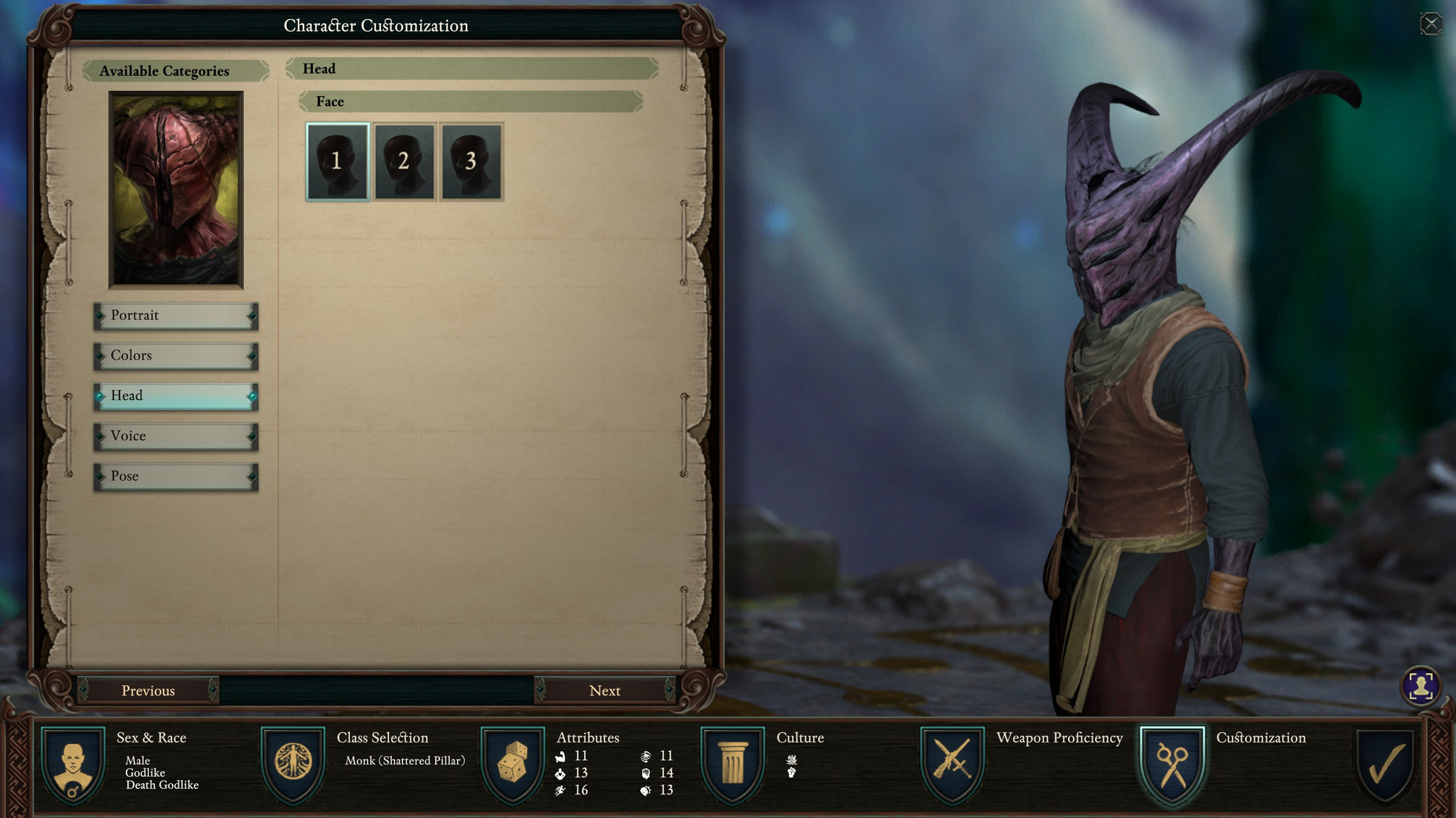Open the Colors customization category
Screen dimensions: 1456x818
175,355
